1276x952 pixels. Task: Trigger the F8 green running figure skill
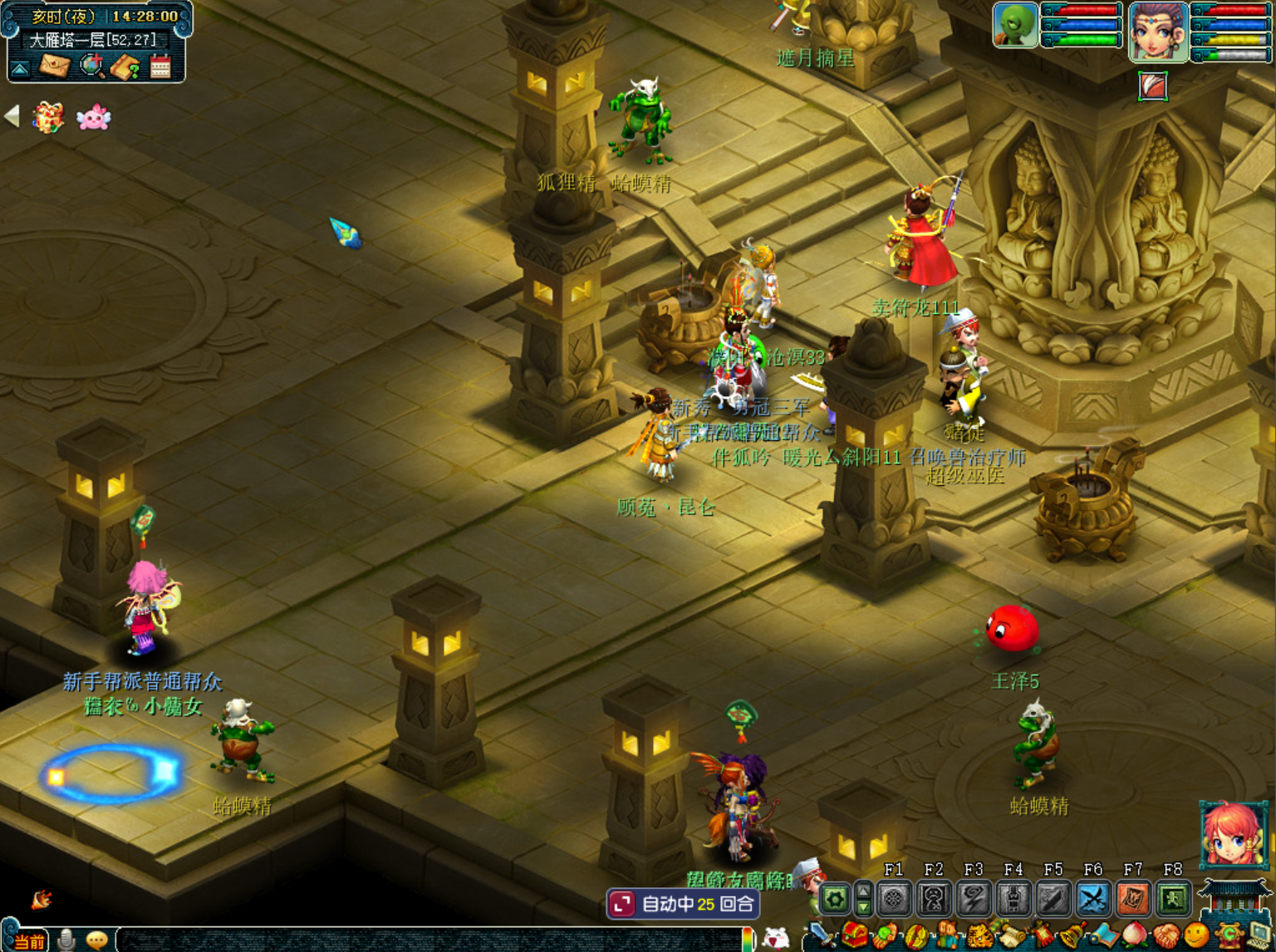pyautogui.click(x=1173, y=899)
